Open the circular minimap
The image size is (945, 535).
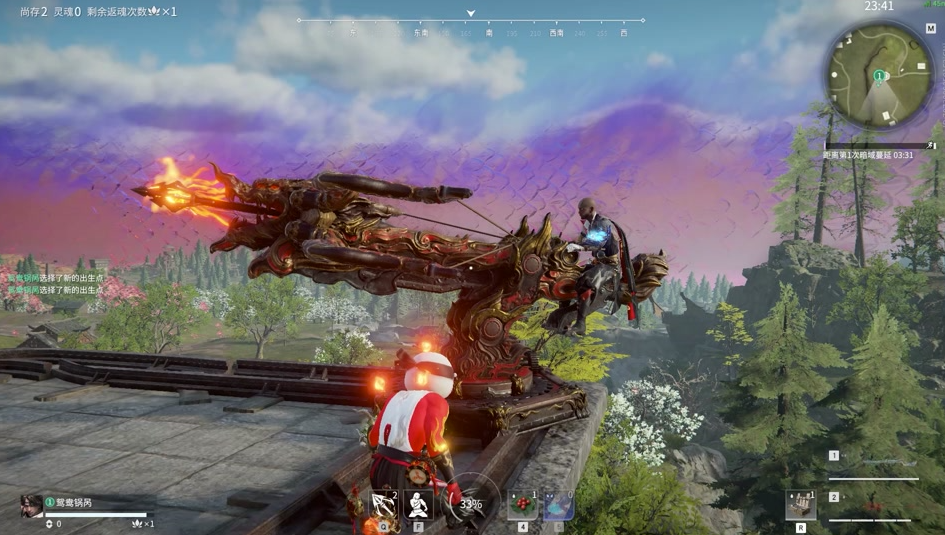tap(879, 77)
